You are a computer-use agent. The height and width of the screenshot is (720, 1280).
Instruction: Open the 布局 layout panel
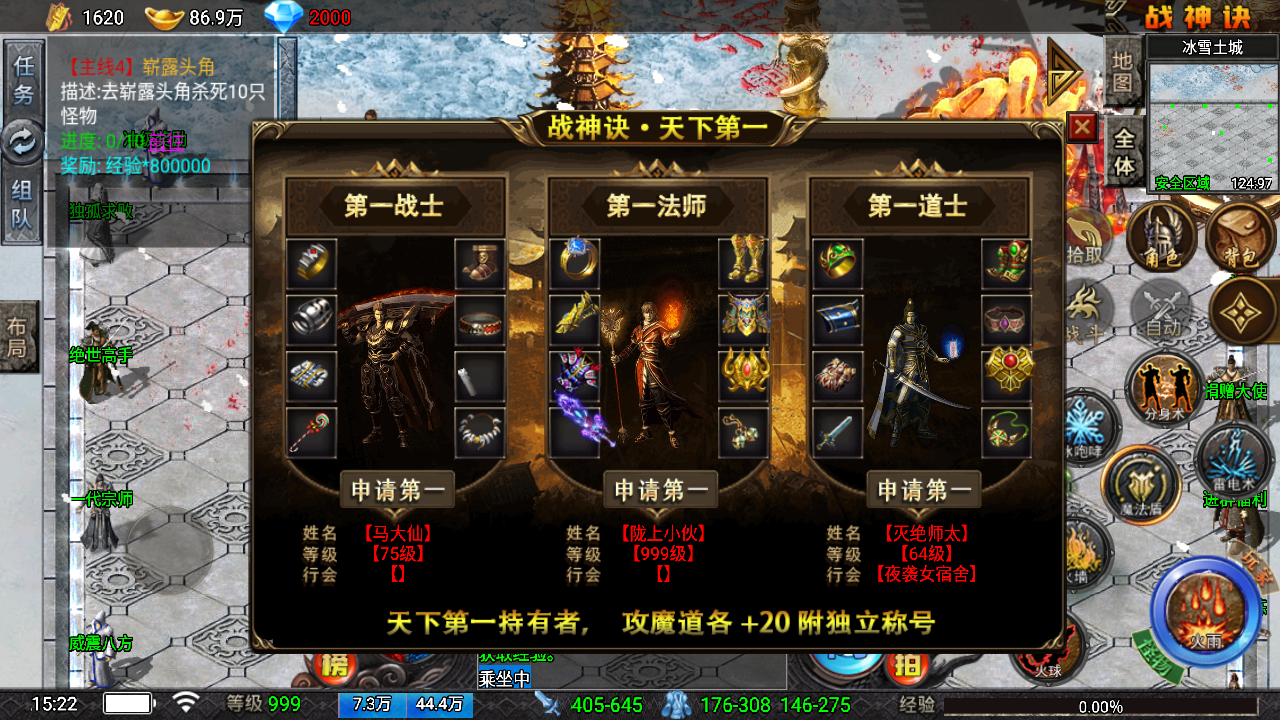(18, 336)
